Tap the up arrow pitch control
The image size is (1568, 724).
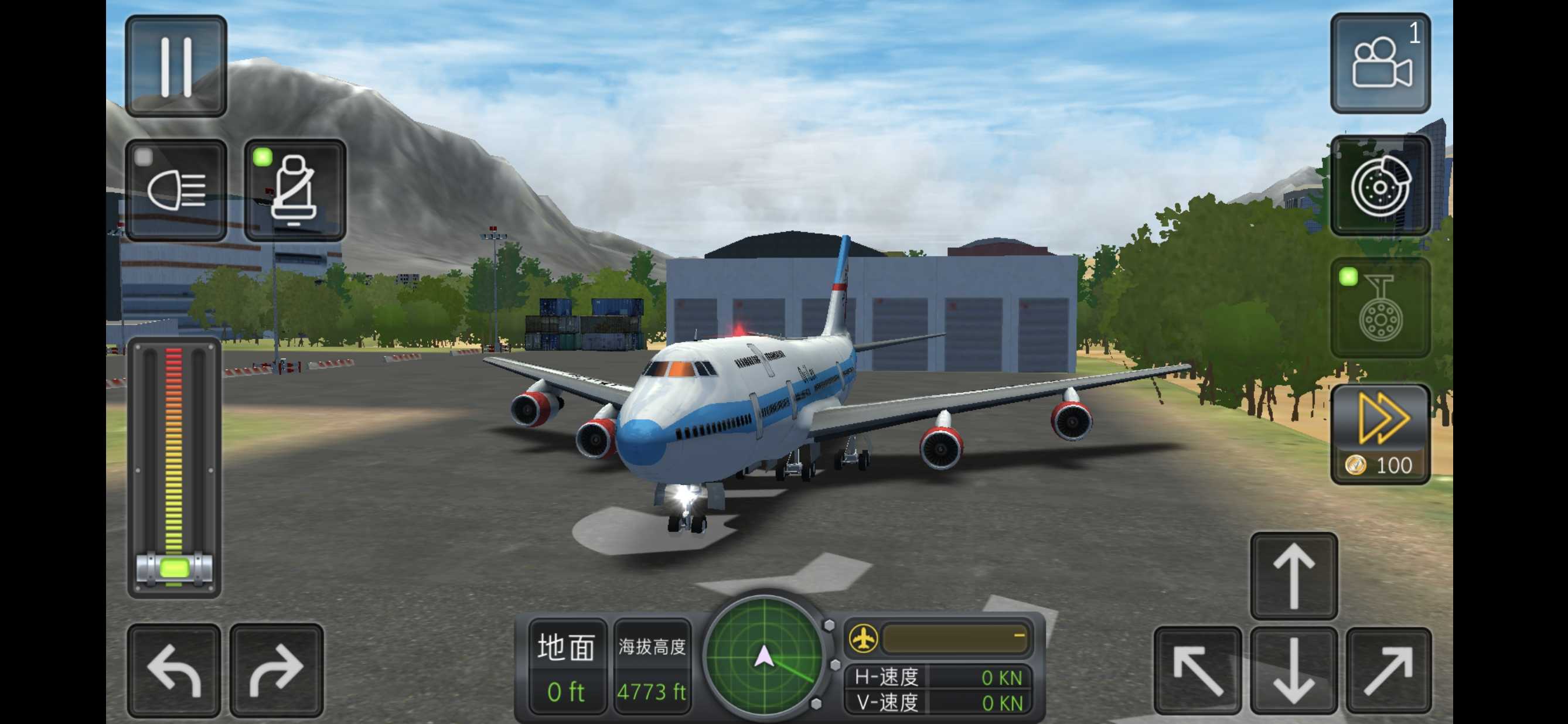click(x=1293, y=576)
